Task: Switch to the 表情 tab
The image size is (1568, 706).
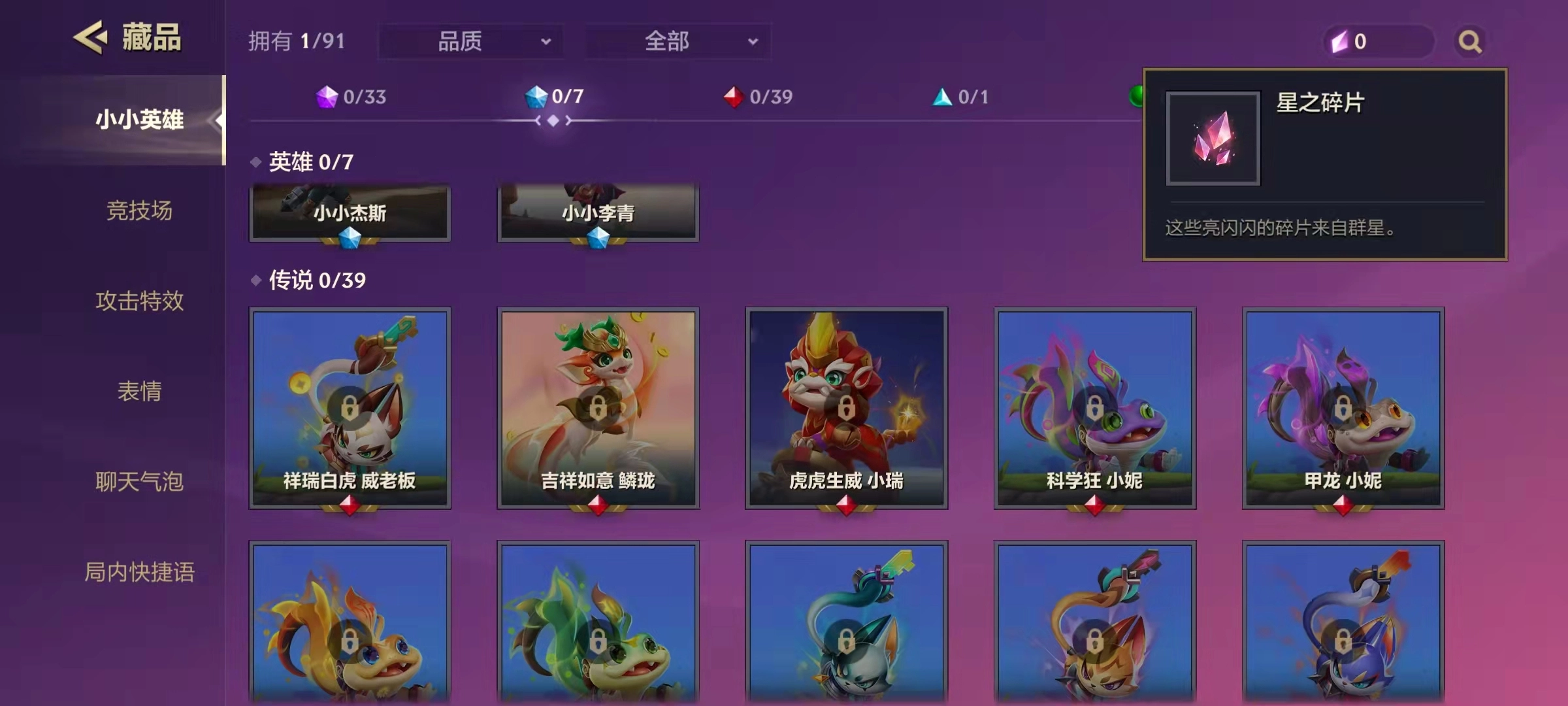Action: coord(140,392)
